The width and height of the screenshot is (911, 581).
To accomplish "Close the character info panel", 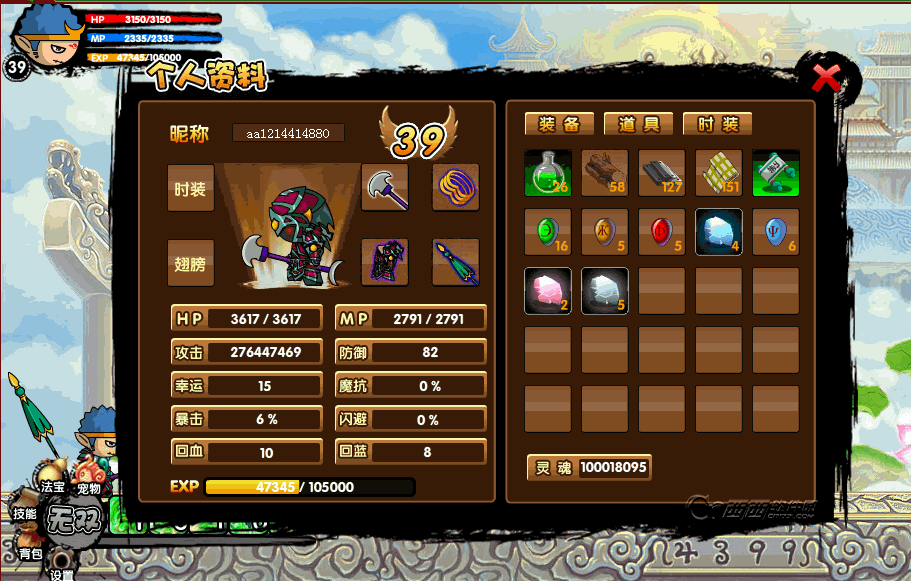I will coord(826,78).
